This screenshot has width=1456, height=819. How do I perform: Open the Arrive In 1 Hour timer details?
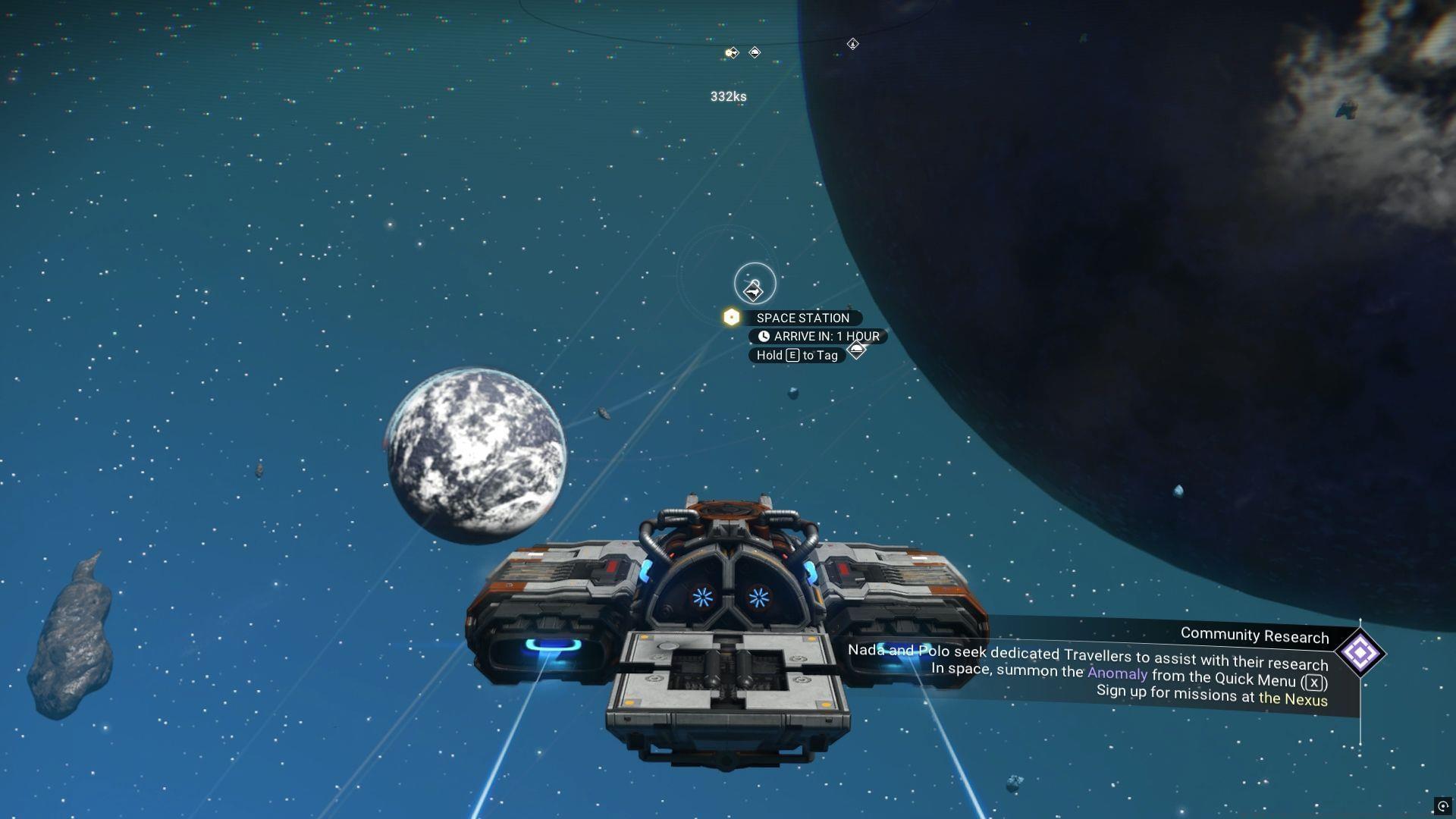[819, 336]
